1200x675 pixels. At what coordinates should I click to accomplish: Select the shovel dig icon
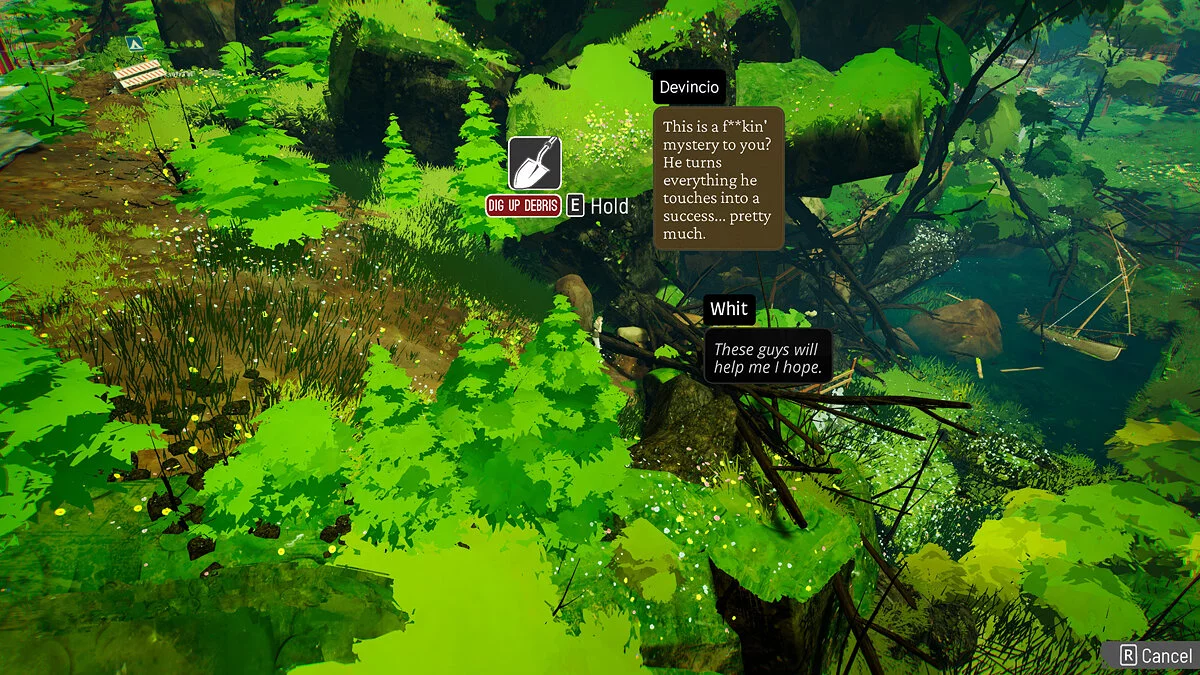click(535, 164)
